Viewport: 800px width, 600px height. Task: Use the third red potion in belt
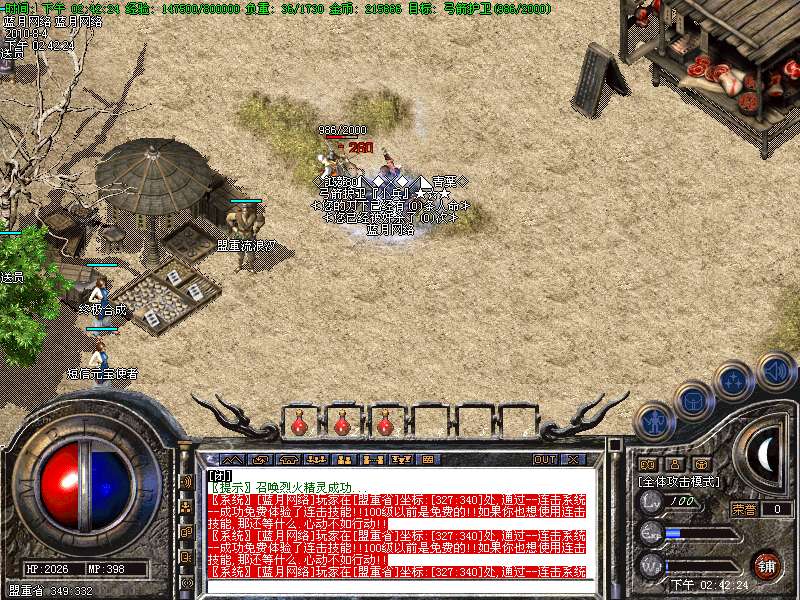tap(385, 424)
